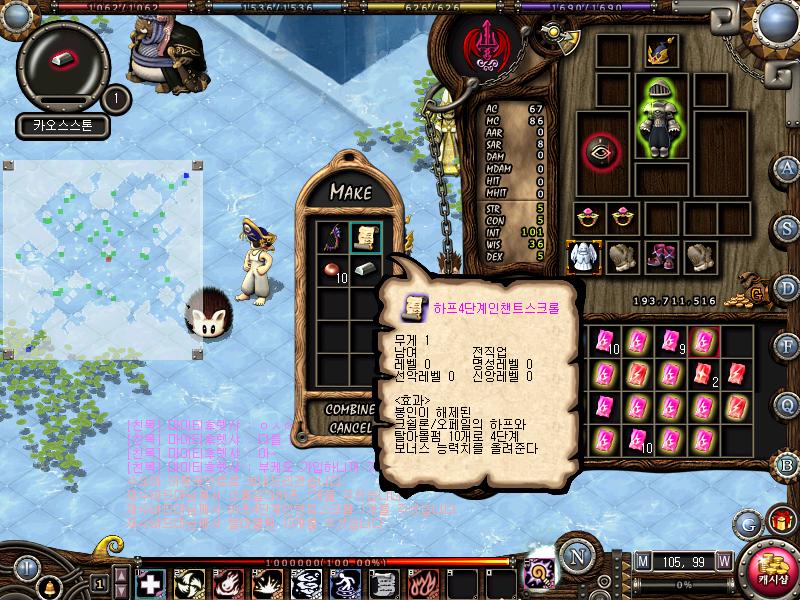The image size is (800, 600).
Task: Click the round F side button
Action: pos(787,345)
